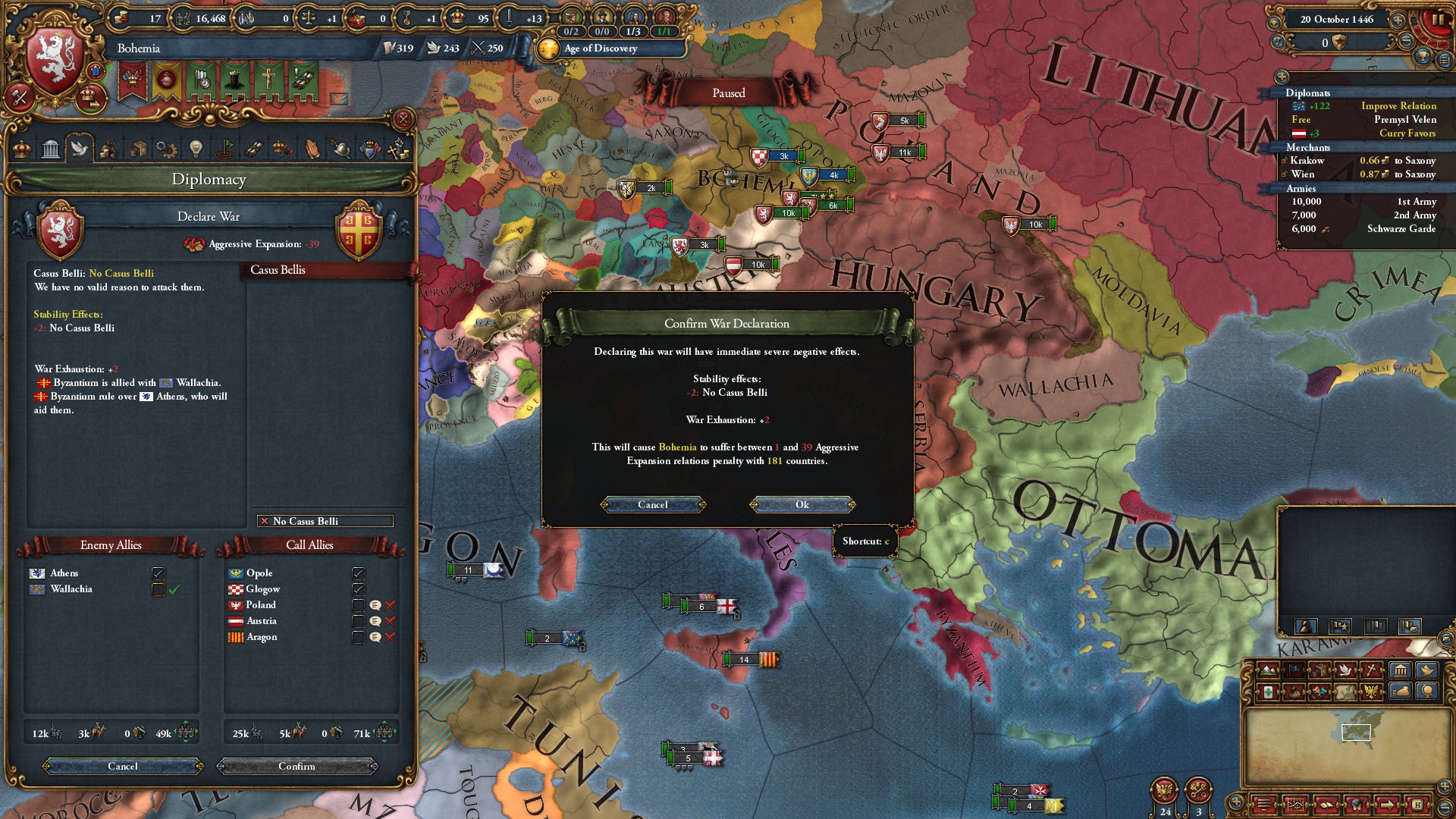The height and width of the screenshot is (819, 1456).
Task: Click Confirm in the Declare War panel
Action: click(x=297, y=767)
